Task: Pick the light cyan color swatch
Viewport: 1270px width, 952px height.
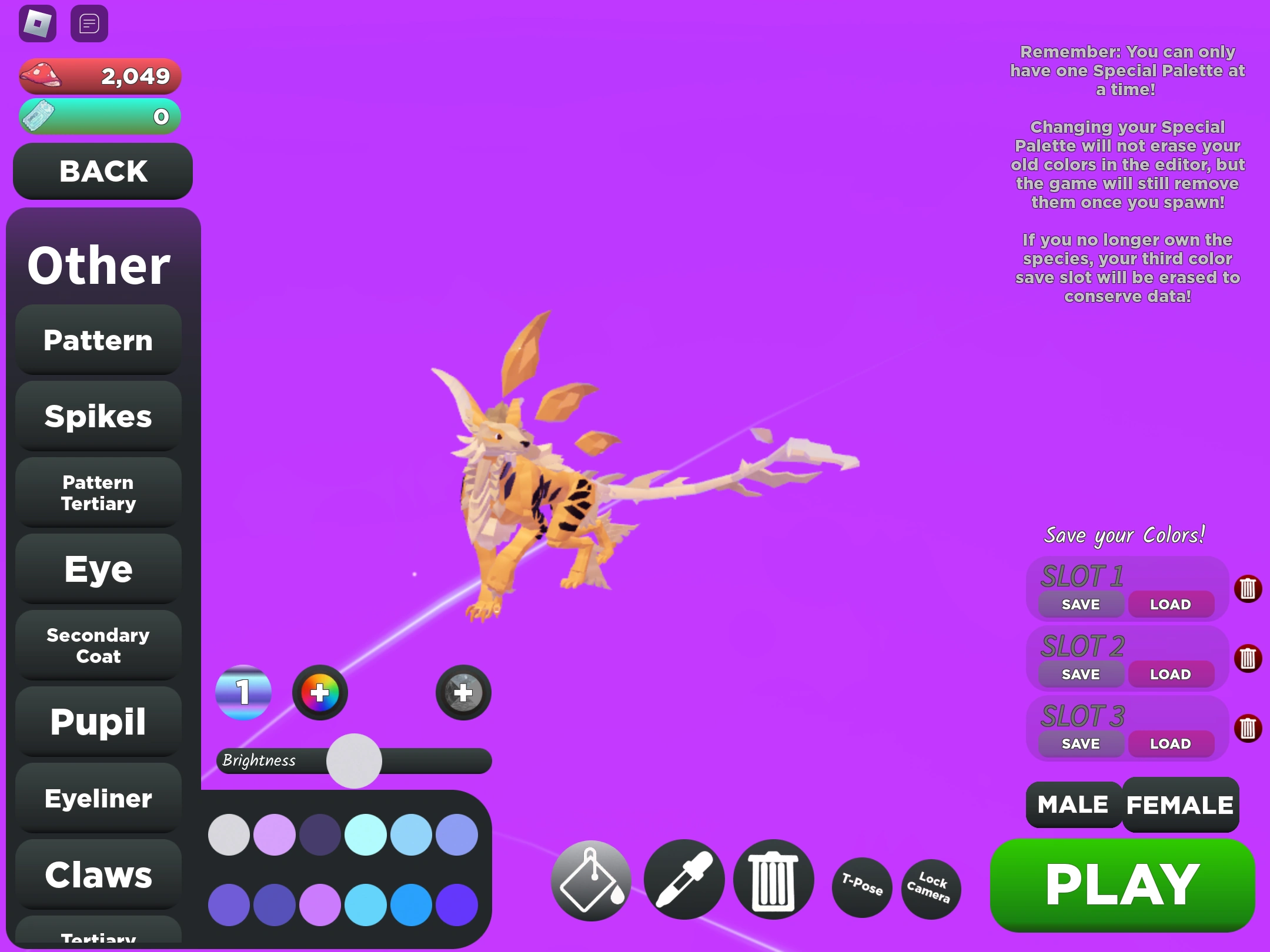Action: [366, 834]
